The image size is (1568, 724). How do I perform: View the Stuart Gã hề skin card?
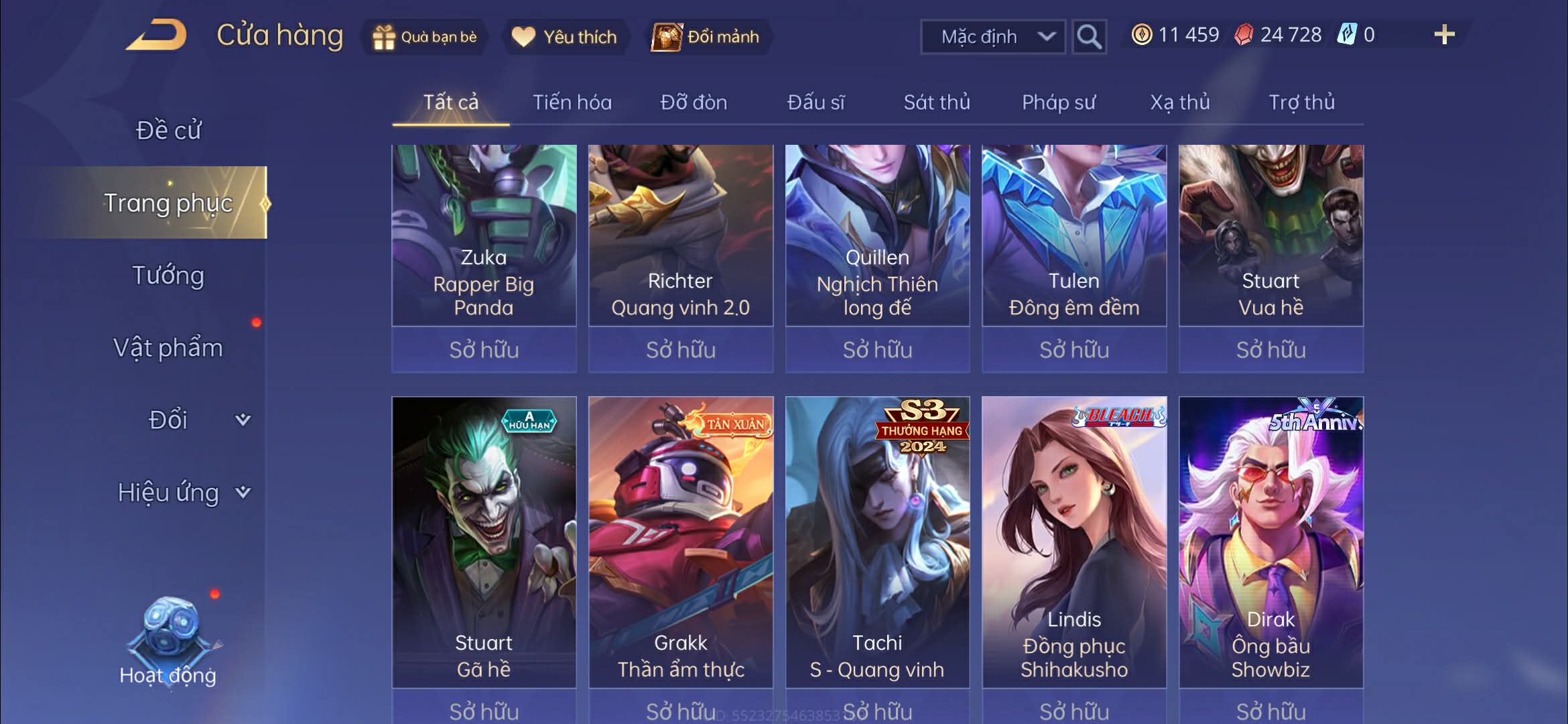tap(484, 542)
